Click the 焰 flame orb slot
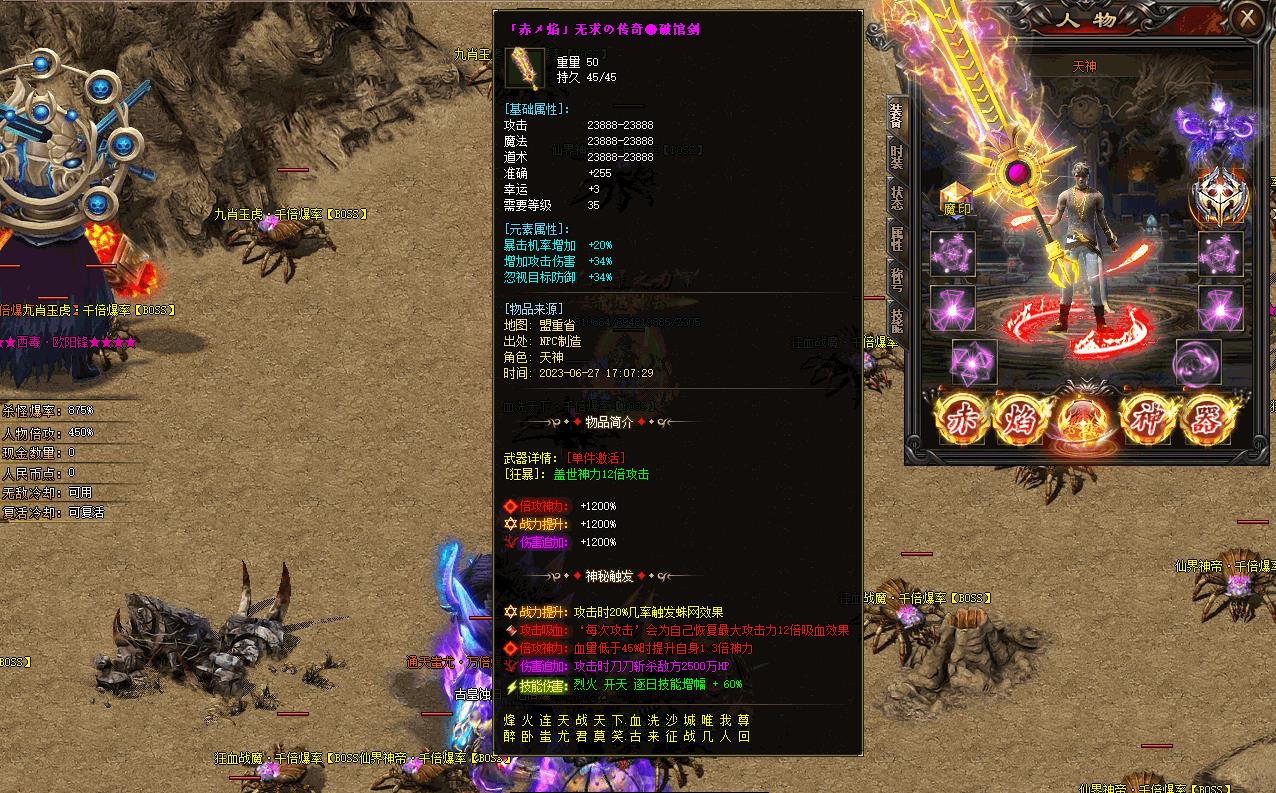This screenshot has height=793, width=1276. pos(1022,420)
